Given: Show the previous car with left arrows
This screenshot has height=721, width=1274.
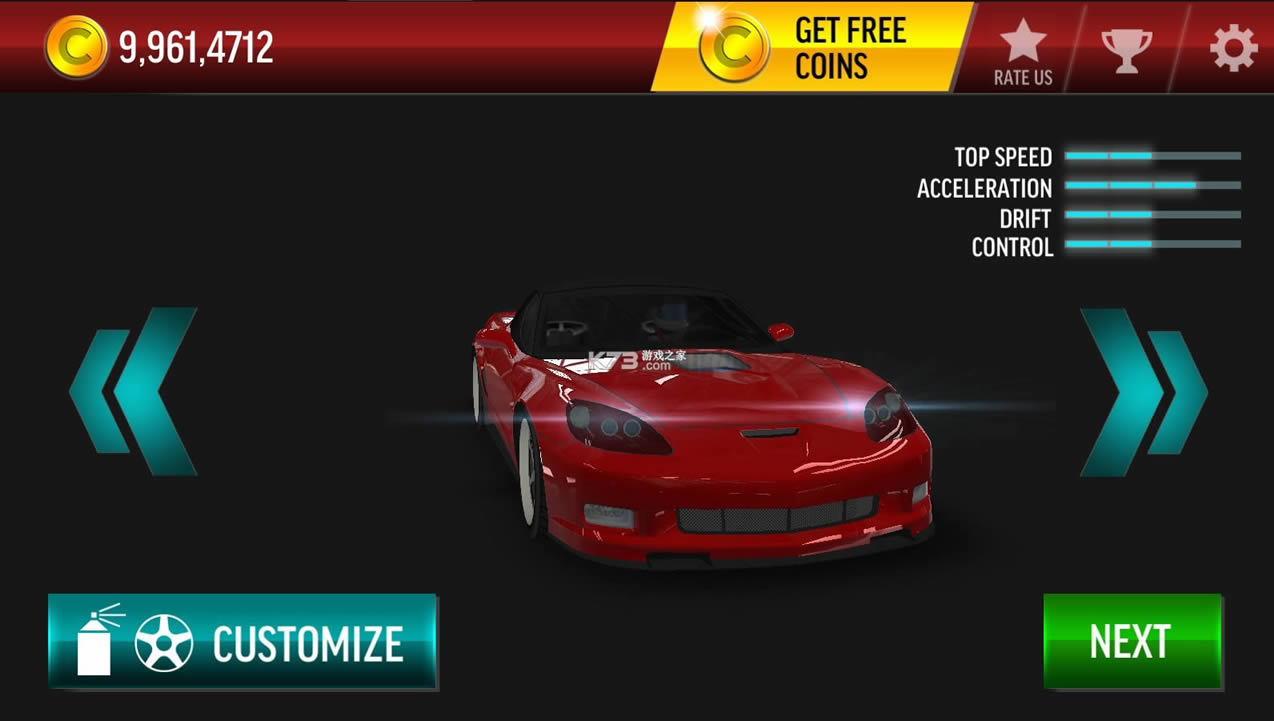Looking at the screenshot, I should coord(134,391).
